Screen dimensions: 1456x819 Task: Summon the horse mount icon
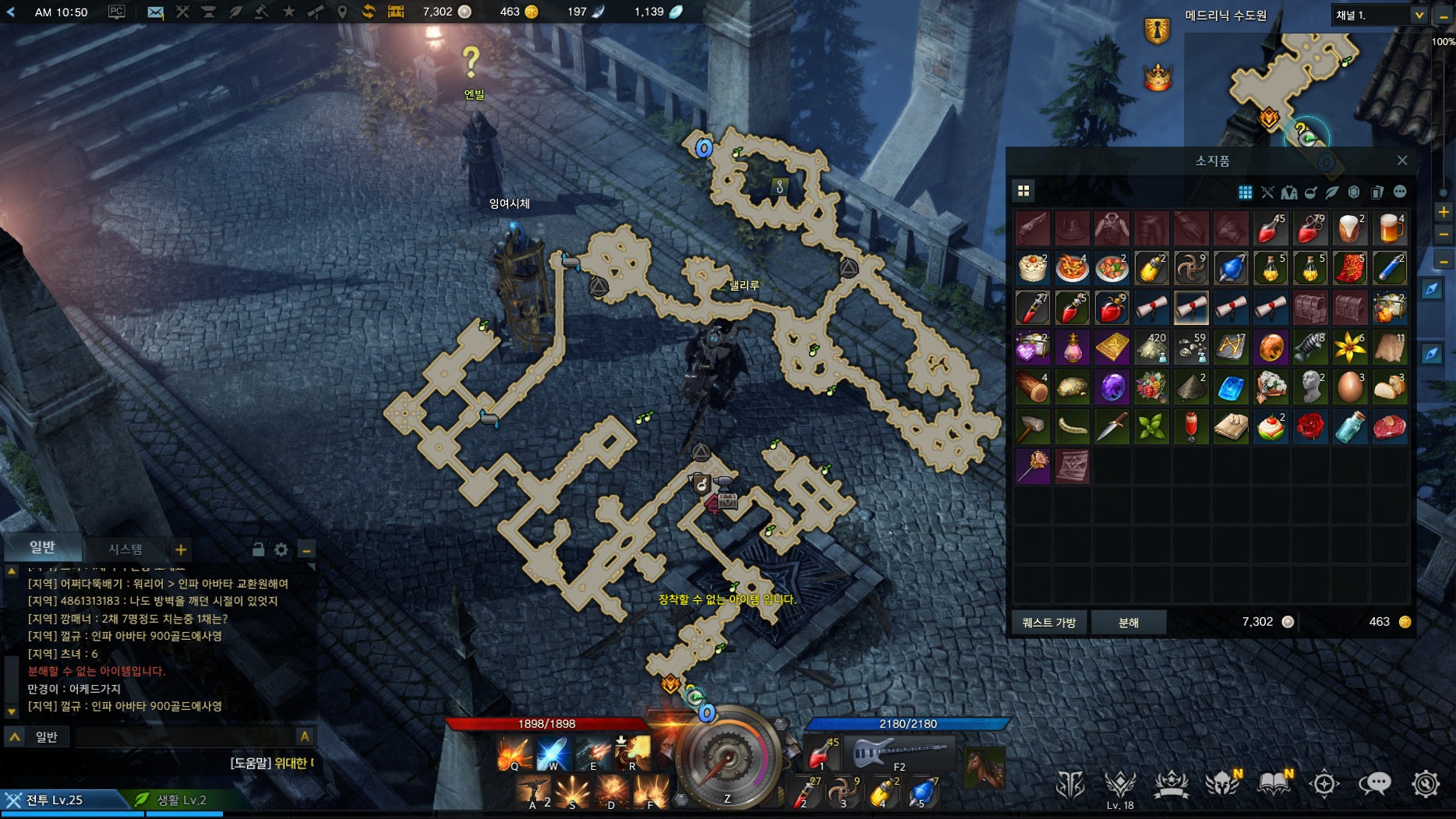(x=984, y=768)
